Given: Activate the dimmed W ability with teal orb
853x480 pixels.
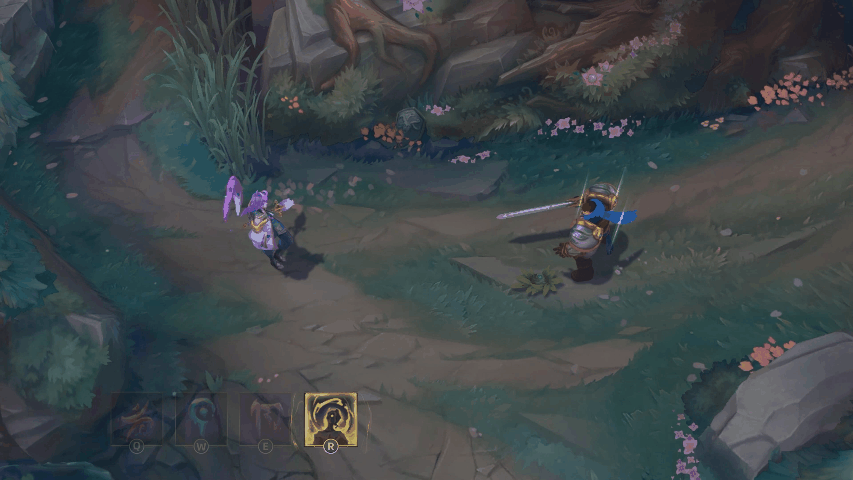Looking at the screenshot, I should 200,418.
